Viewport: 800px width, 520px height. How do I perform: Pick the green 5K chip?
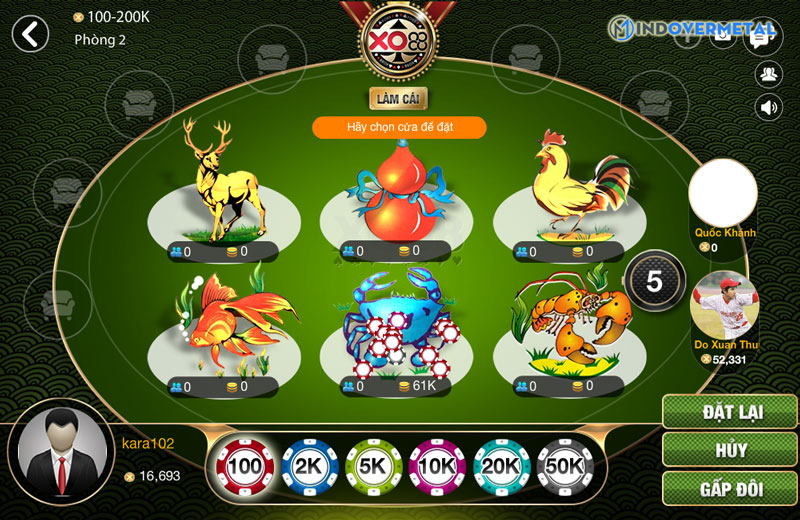(373, 466)
